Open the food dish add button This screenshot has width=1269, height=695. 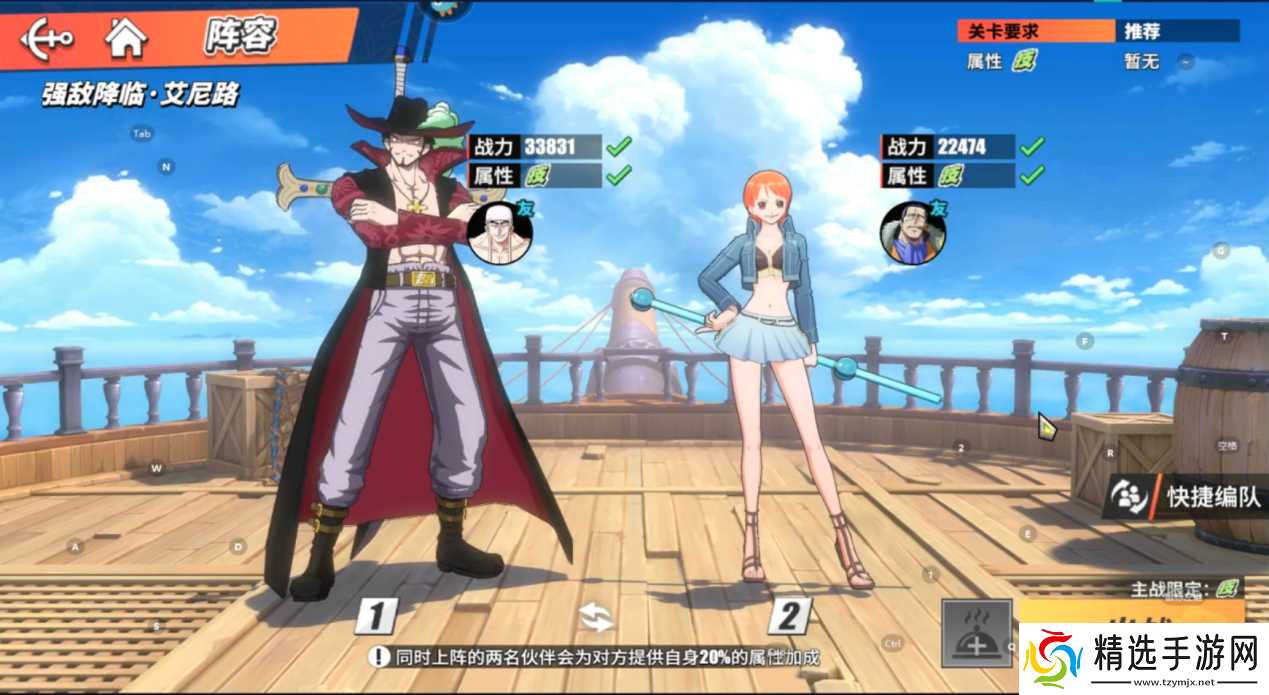pyautogui.click(x=975, y=633)
